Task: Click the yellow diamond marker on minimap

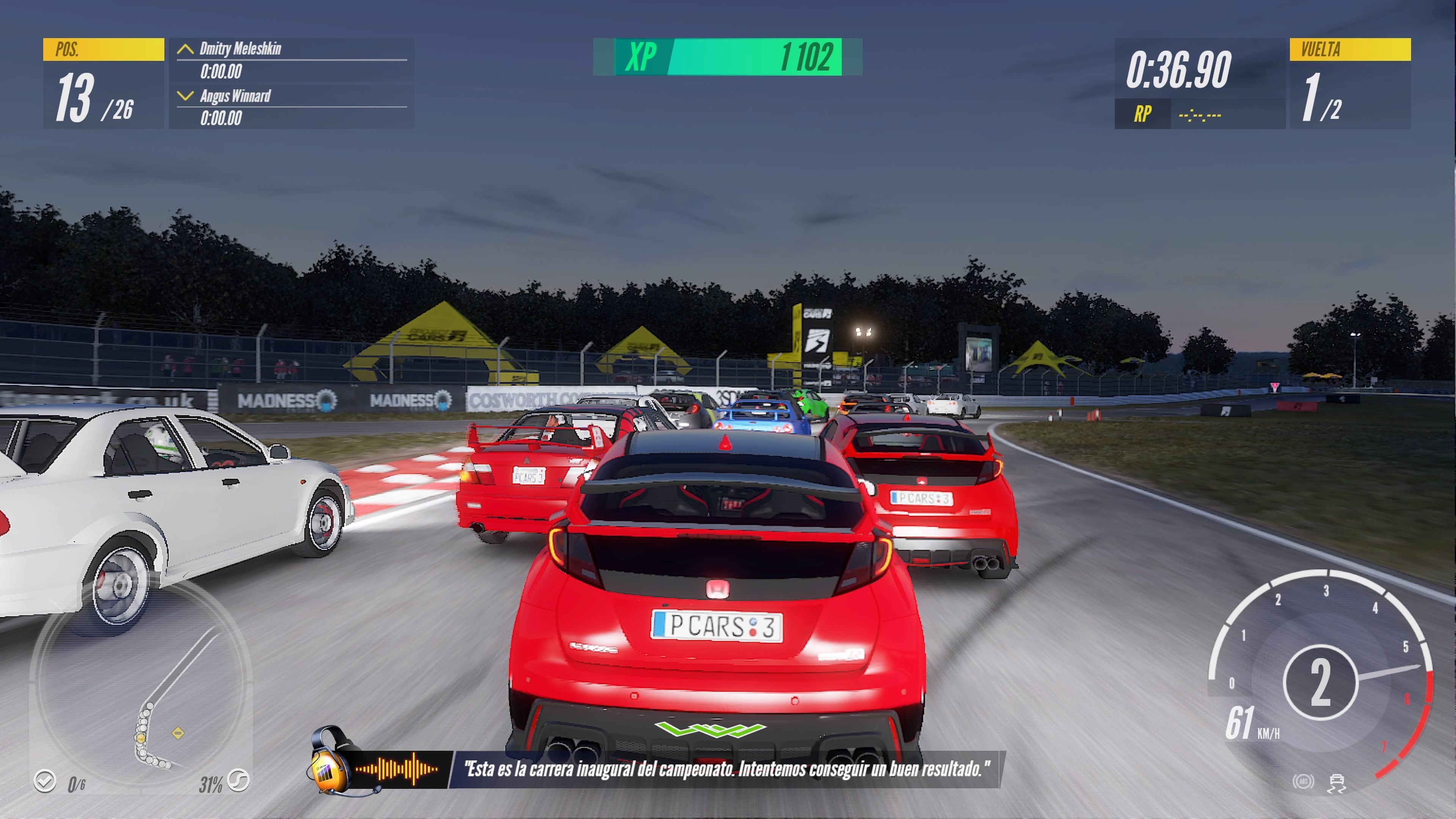Action: pos(178,733)
